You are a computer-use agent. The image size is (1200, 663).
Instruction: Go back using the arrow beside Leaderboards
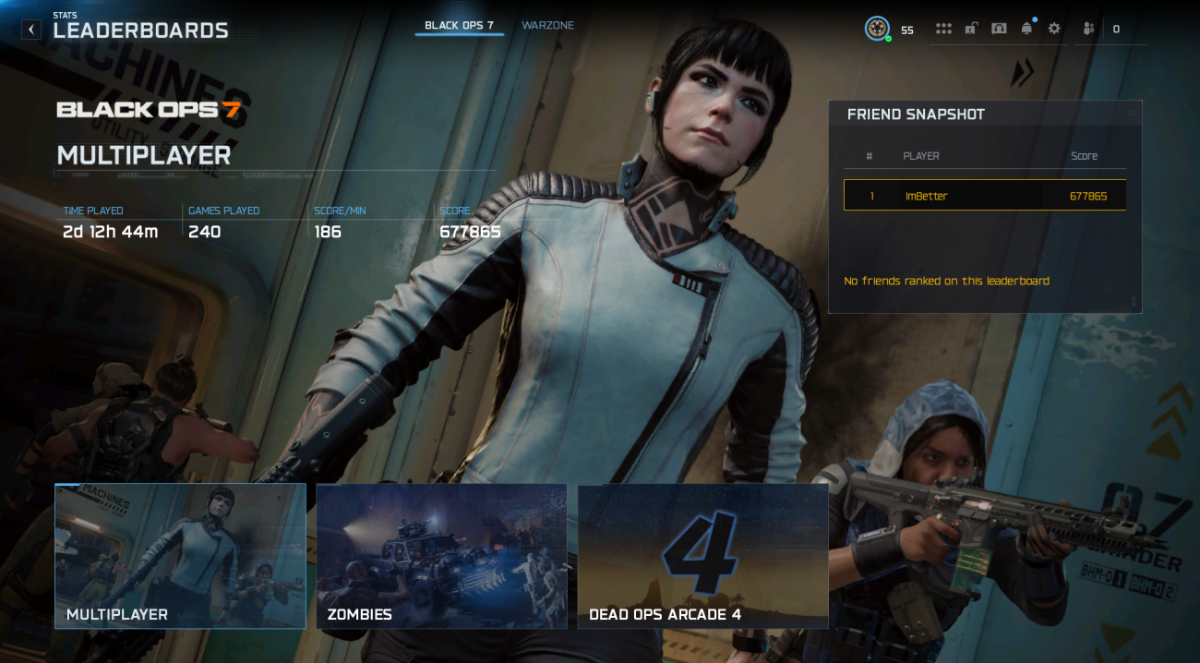pyautogui.click(x=32, y=30)
